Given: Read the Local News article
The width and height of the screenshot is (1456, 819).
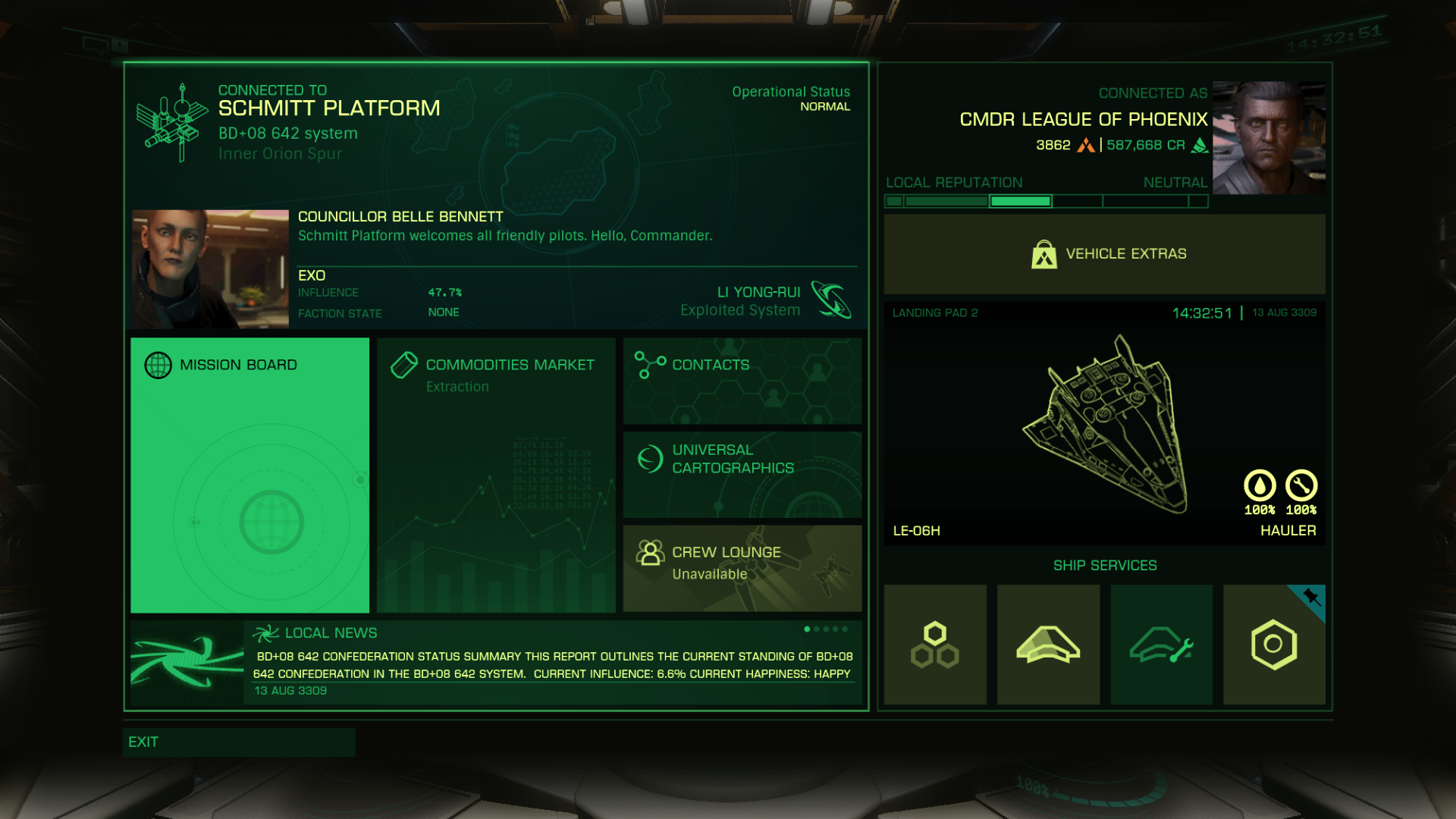Looking at the screenshot, I should pyautogui.click(x=553, y=665).
